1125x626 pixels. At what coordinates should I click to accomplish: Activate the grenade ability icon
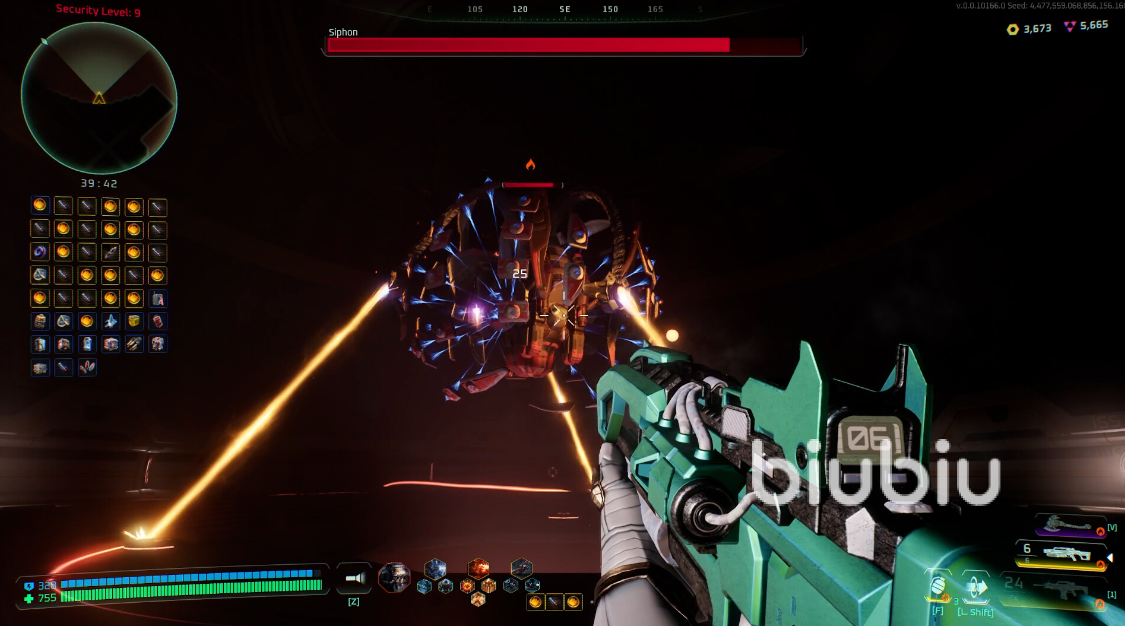click(938, 586)
